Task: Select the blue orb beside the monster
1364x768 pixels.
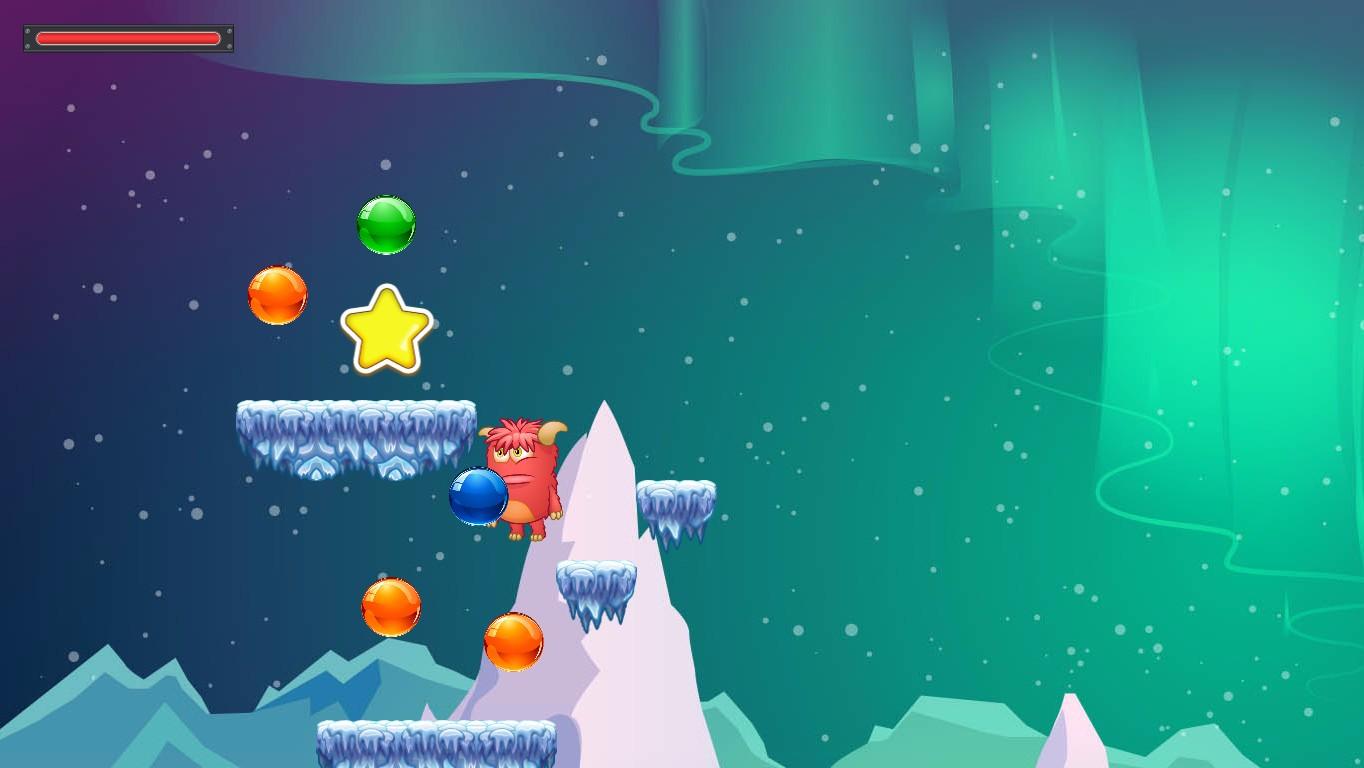Action: tap(478, 497)
